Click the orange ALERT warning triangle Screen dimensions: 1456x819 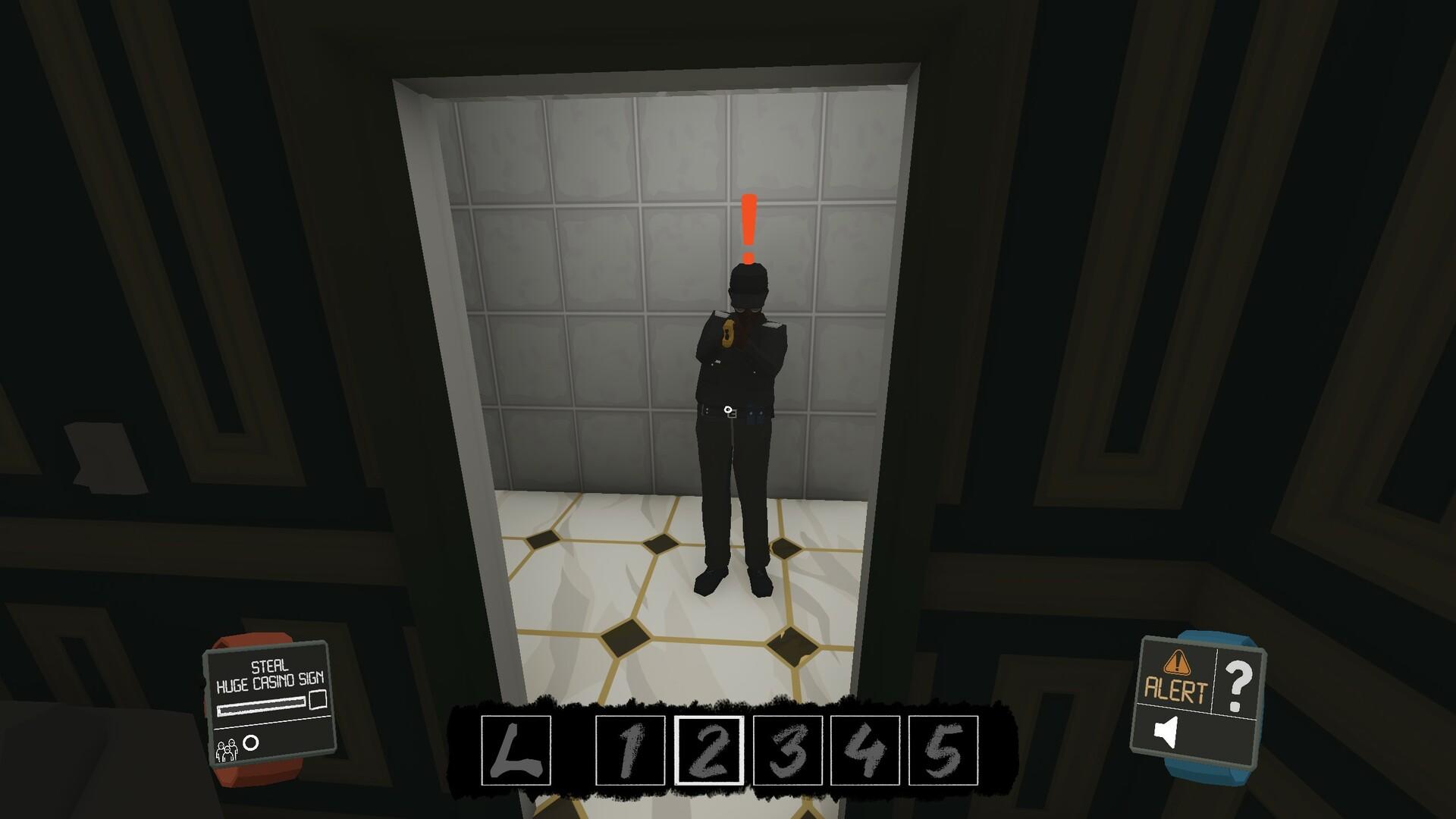tap(1176, 663)
